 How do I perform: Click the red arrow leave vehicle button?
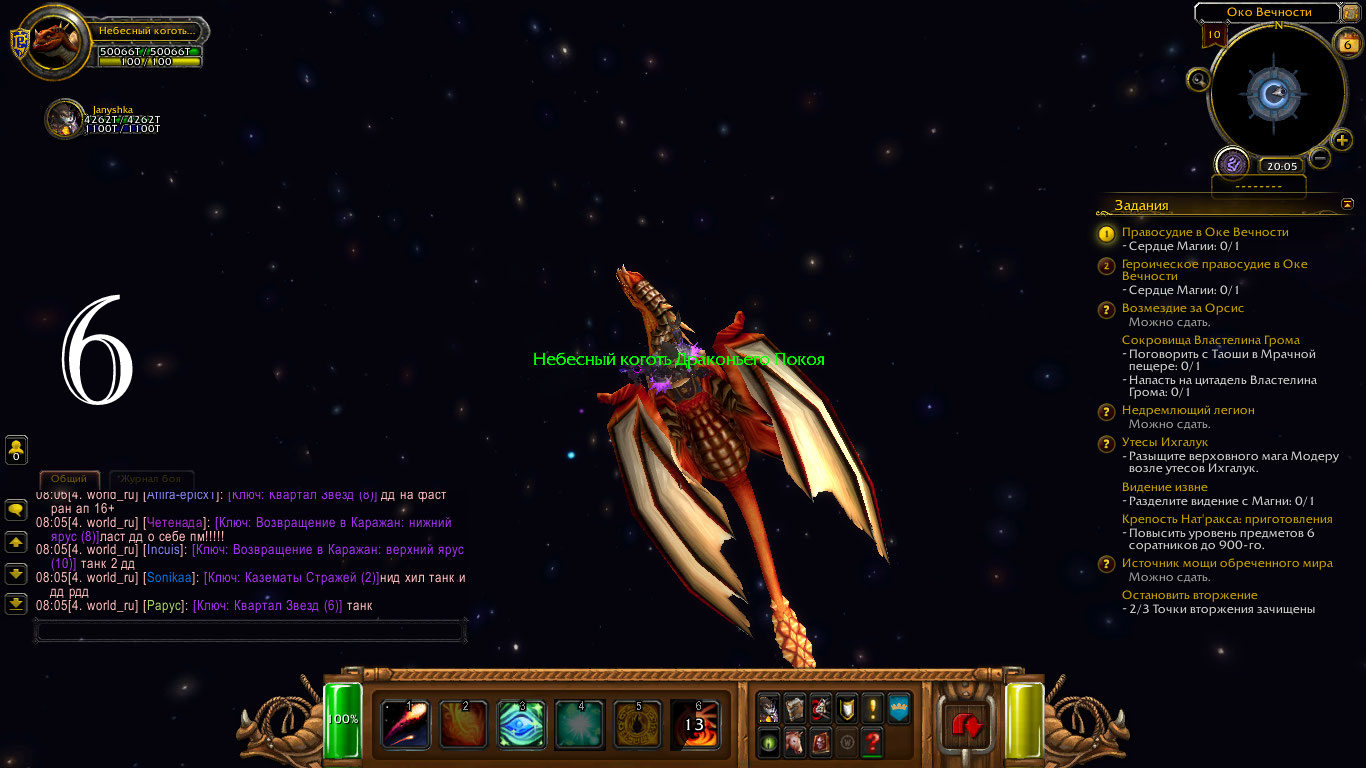tap(967, 723)
